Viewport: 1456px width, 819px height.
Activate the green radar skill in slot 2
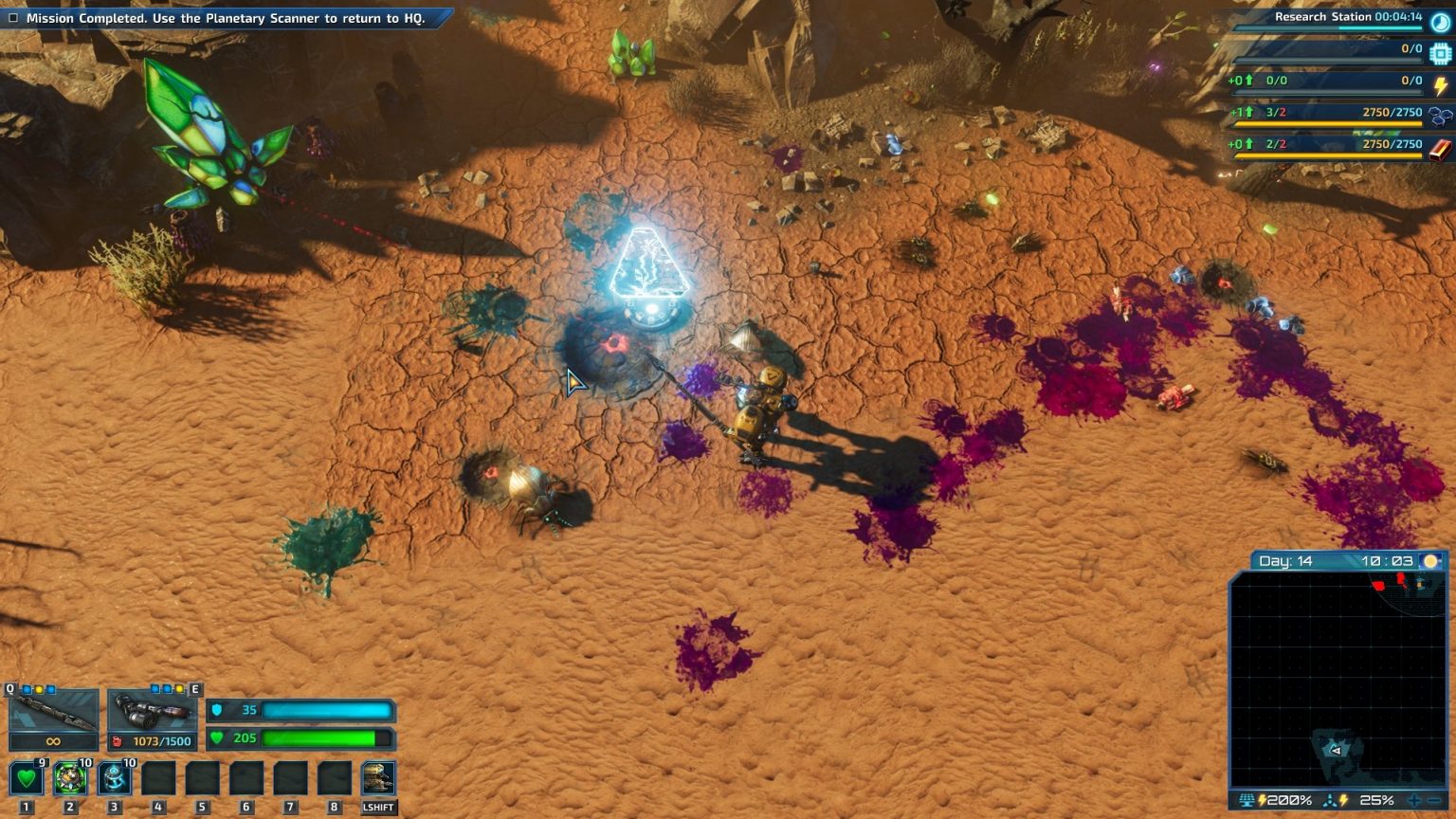point(70,779)
